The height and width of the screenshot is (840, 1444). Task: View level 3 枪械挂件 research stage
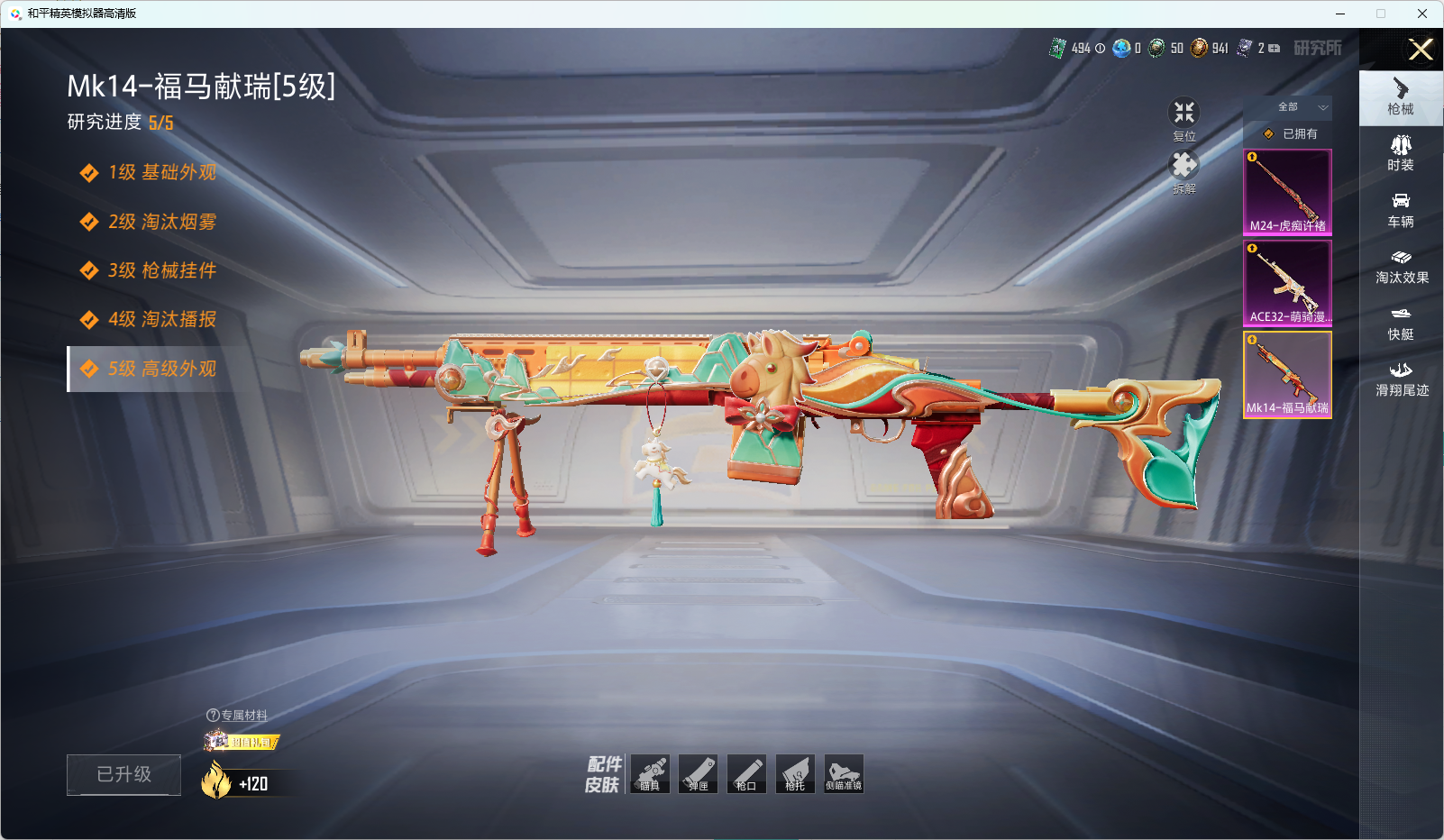162,270
